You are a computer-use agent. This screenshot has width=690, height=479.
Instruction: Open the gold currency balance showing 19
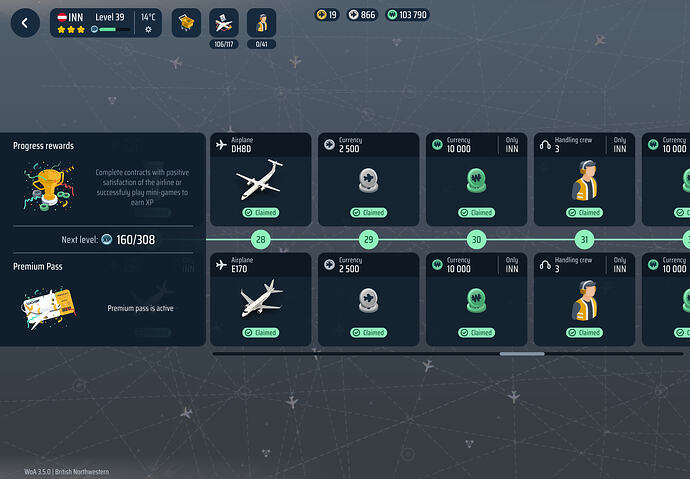(327, 15)
